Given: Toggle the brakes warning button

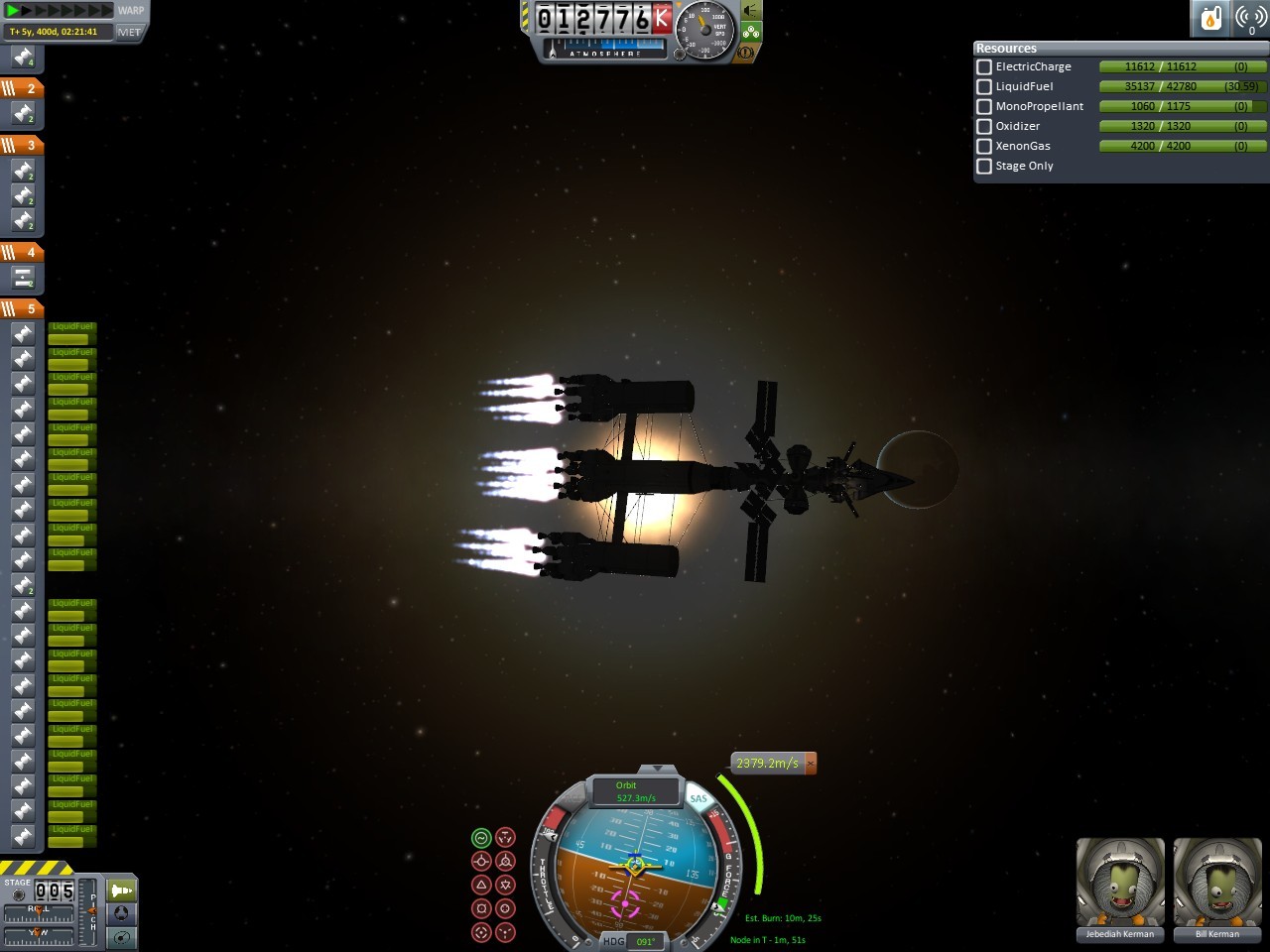Looking at the screenshot, I should (x=745, y=52).
